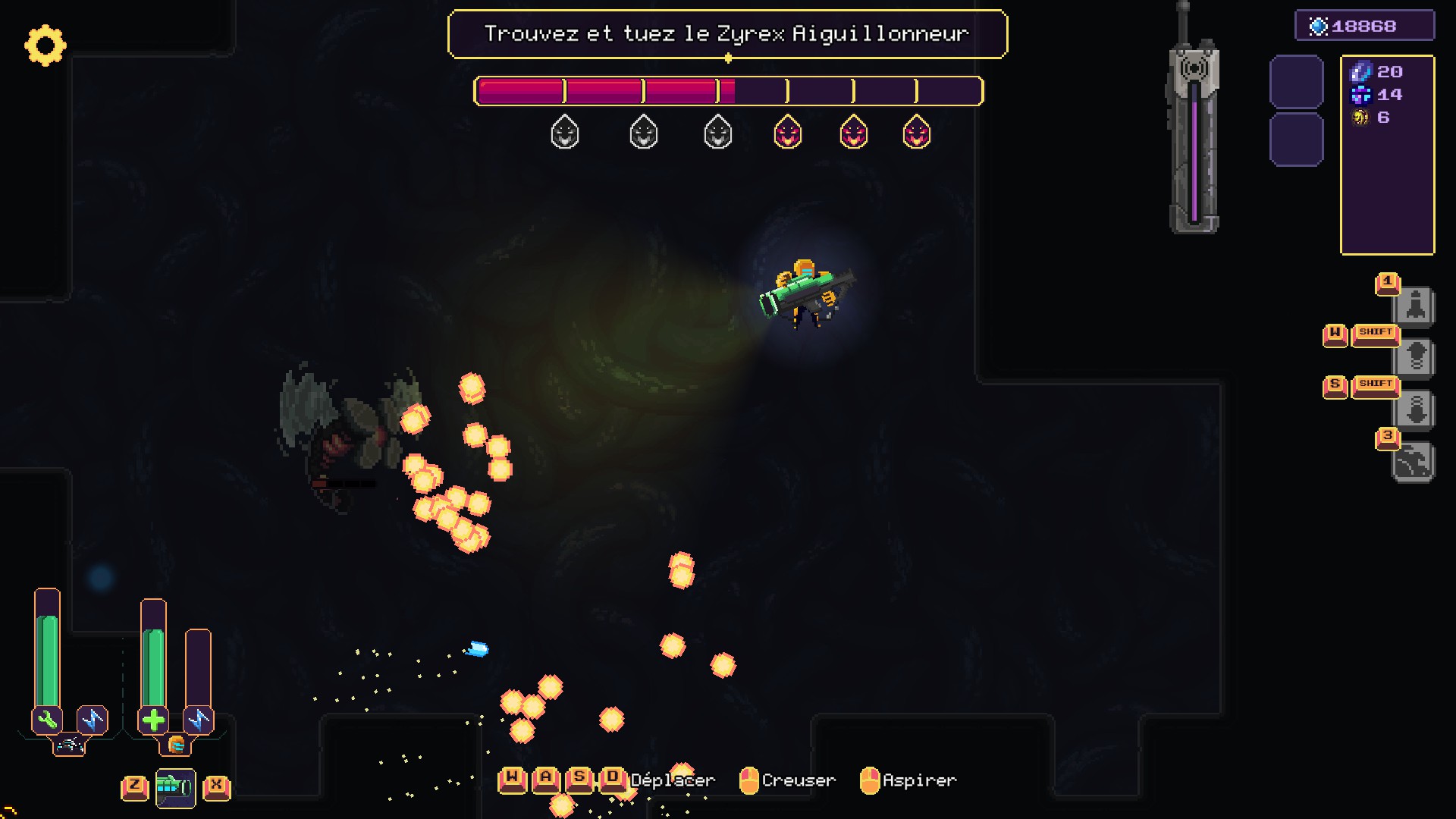Click the orange helmet character icon
The image size is (1456, 819).
click(x=176, y=745)
